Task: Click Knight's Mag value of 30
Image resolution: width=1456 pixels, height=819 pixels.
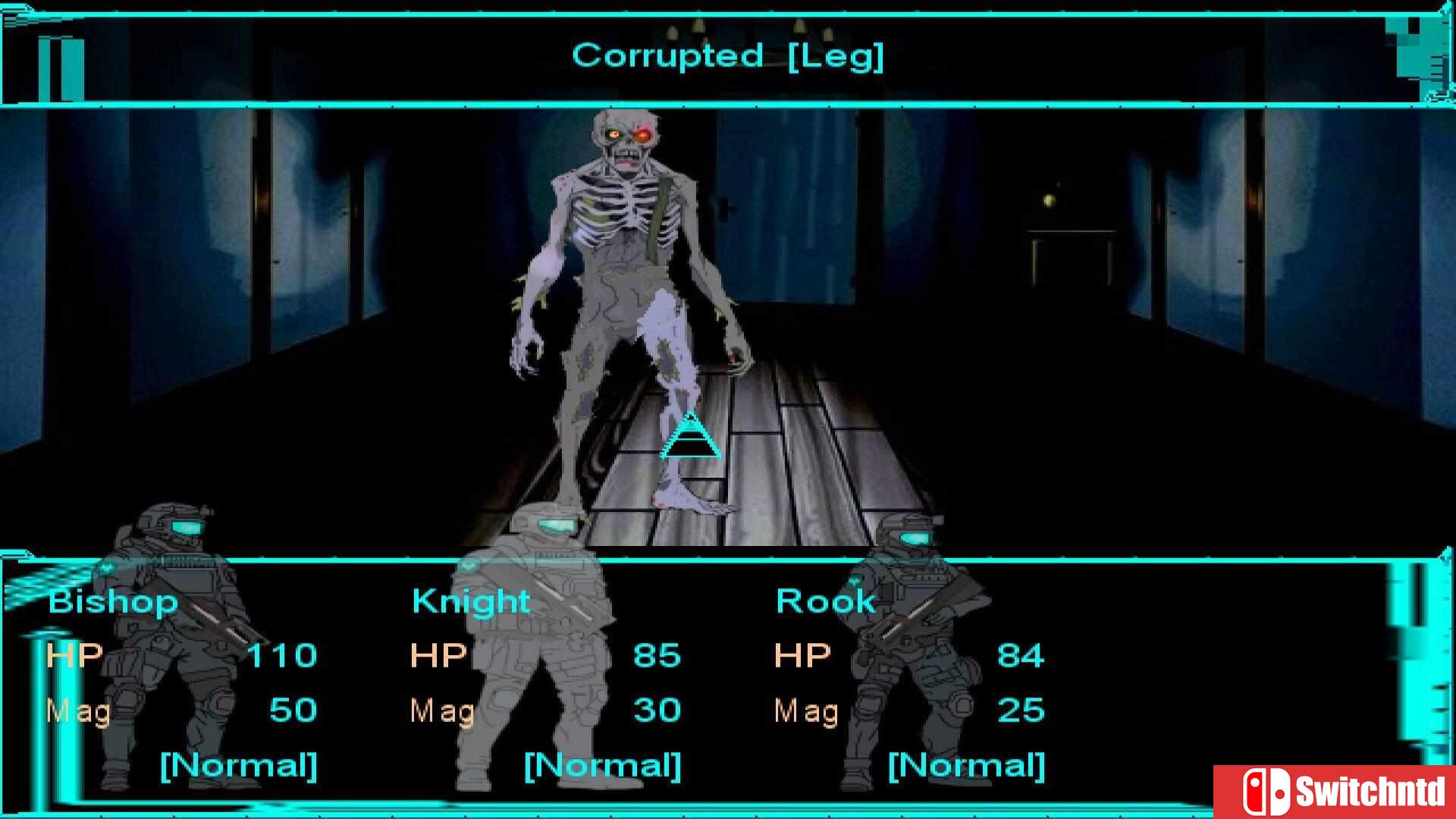Action: (658, 711)
